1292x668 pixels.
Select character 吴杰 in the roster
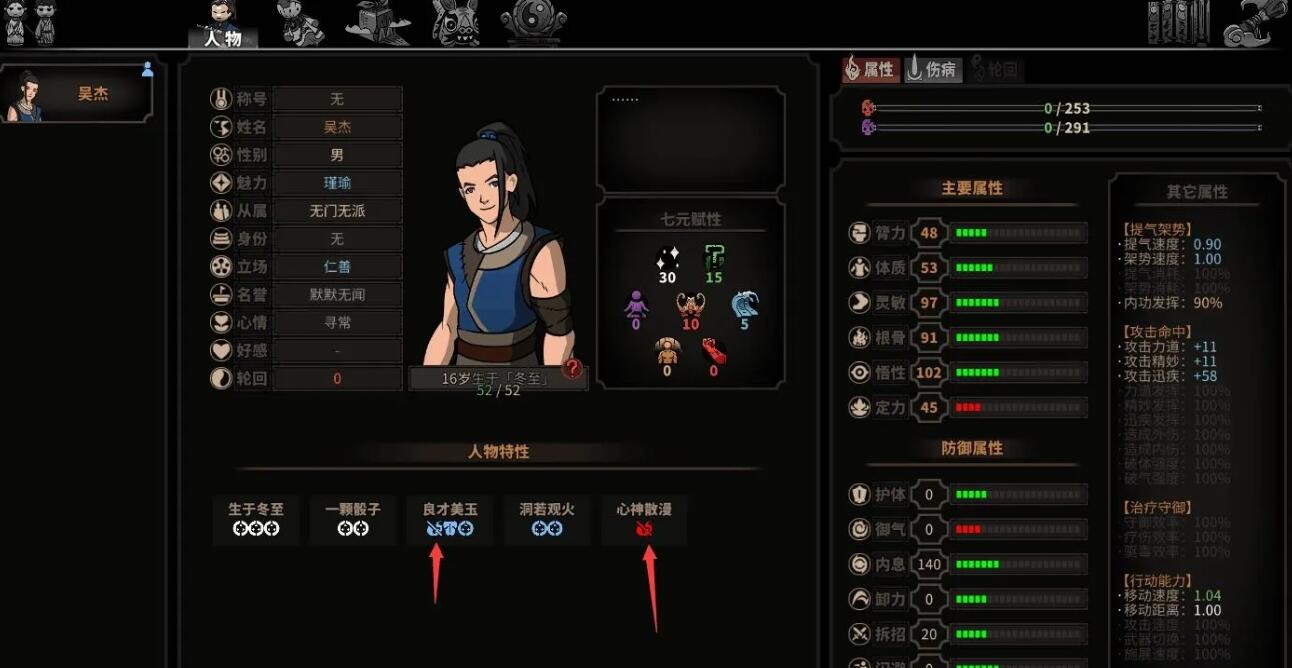78,95
